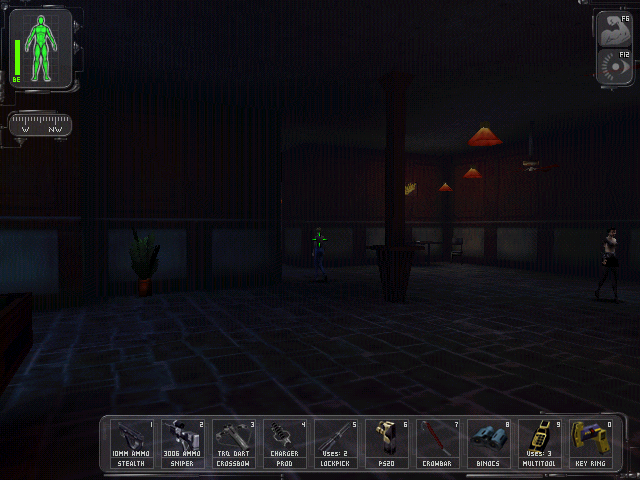The width and height of the screenshot is (640, 480).
Task: Equip the sniper rifle slot
Action: click(183, 443)
